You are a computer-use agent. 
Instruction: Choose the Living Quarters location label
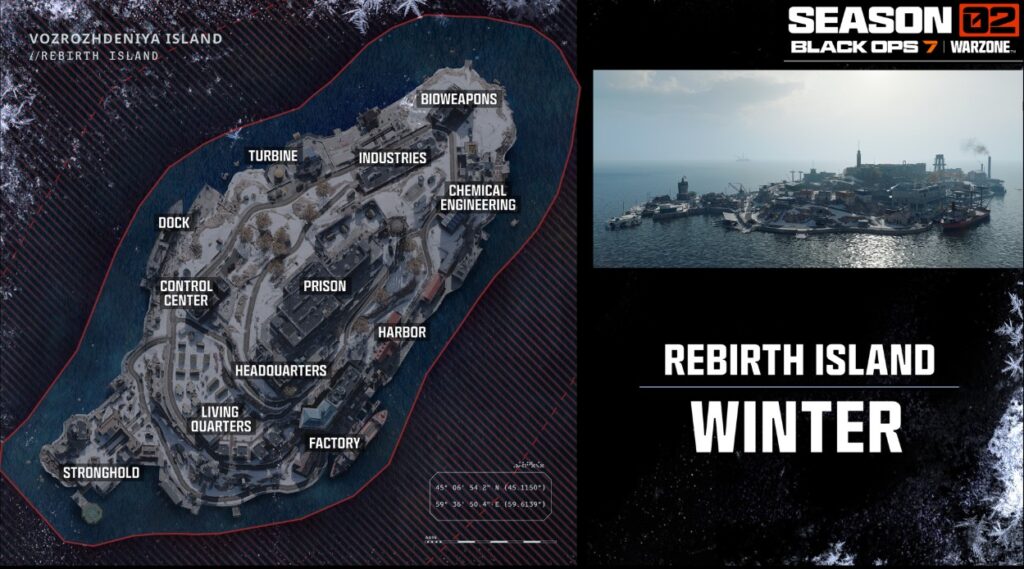pos(220,419)
